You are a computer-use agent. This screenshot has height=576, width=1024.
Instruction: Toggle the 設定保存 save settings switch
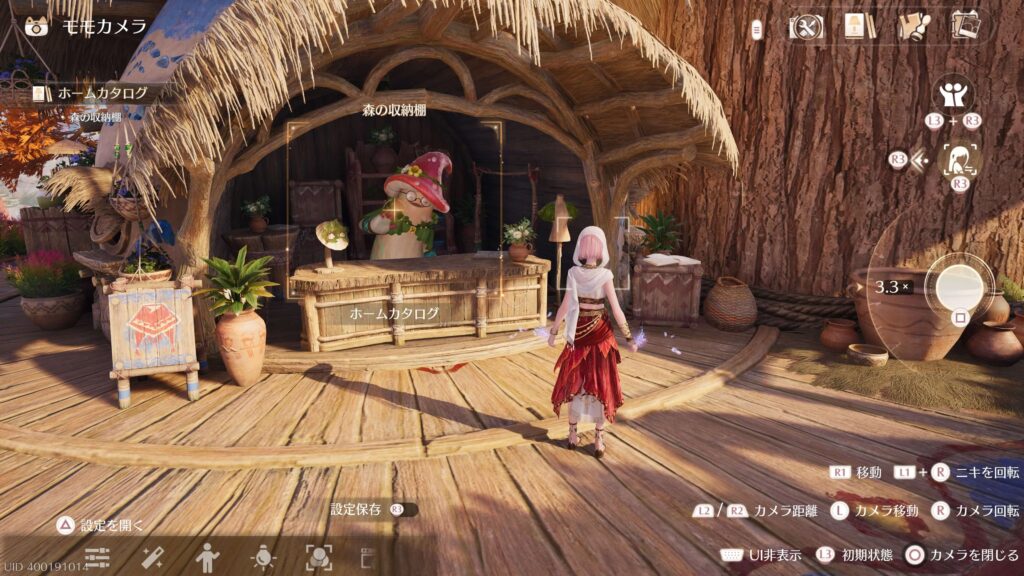point(403,510)
